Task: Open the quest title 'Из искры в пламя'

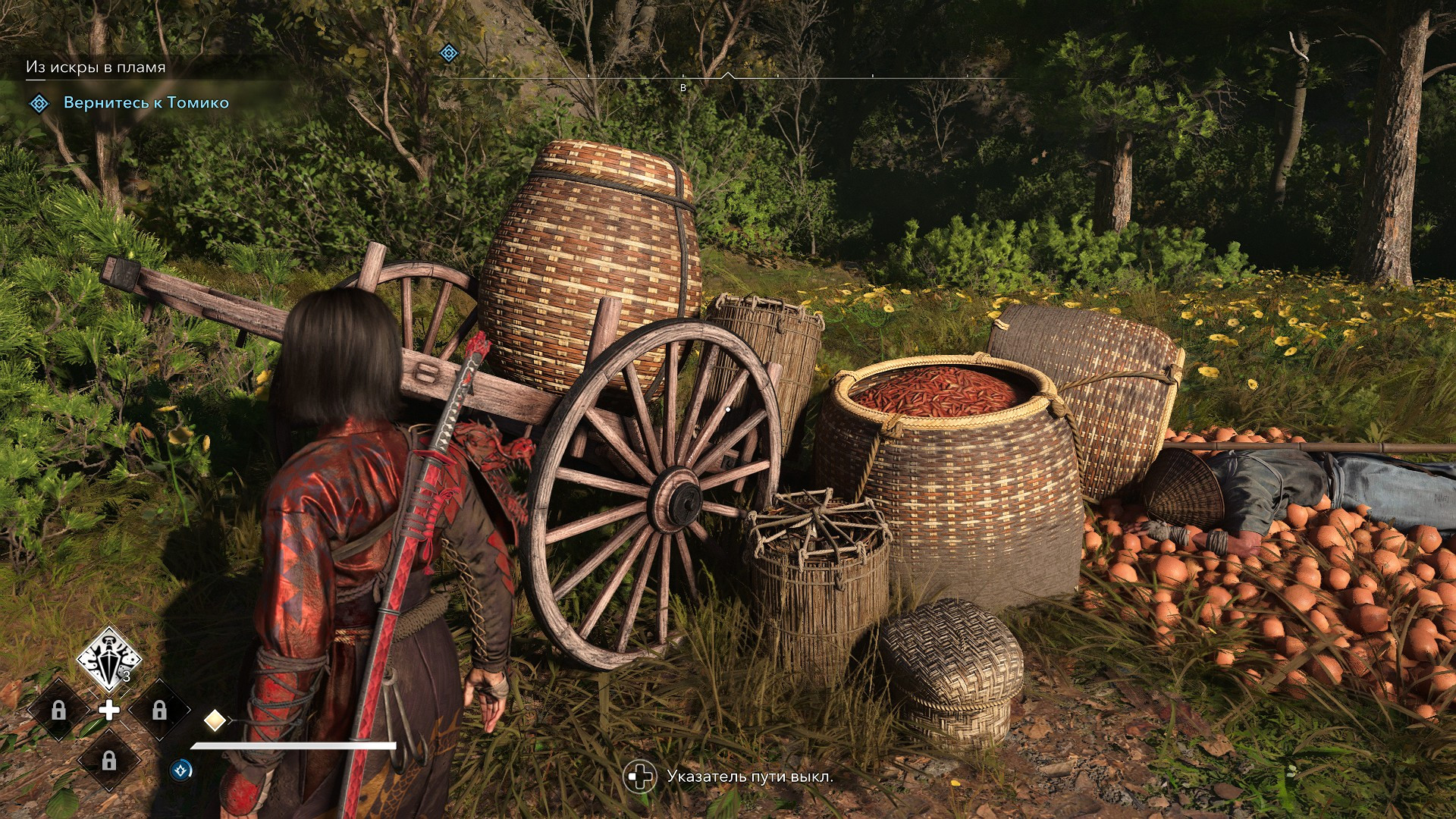Action: click(96, 67)
